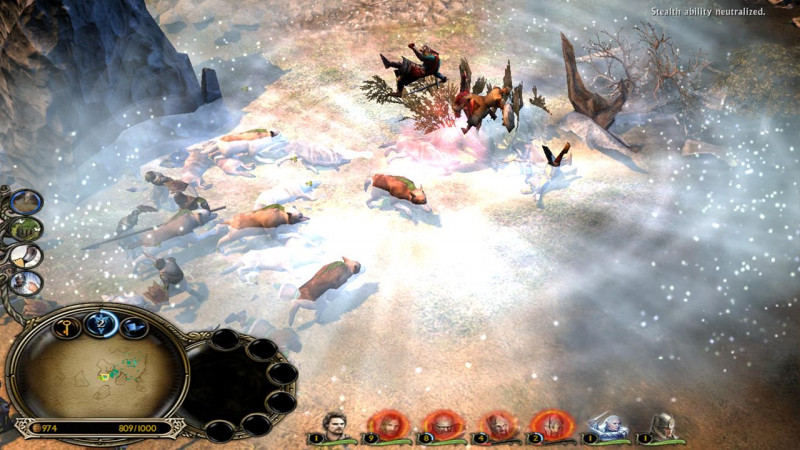Select the blue-ringed power icon on the left edge
800x450 pixels.
(x=26, y=202)
